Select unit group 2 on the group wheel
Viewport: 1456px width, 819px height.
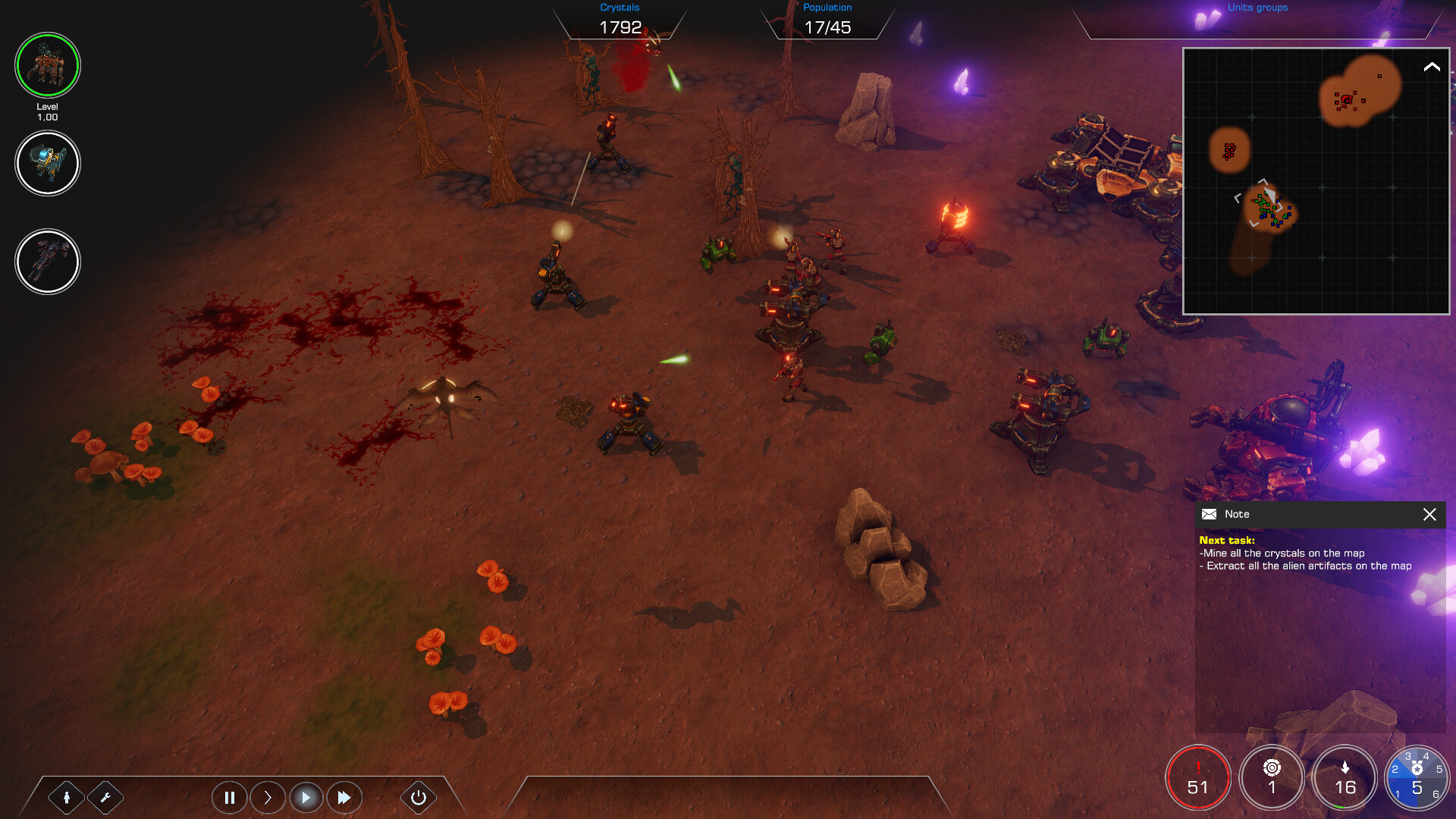click(x=1395, y=769)
